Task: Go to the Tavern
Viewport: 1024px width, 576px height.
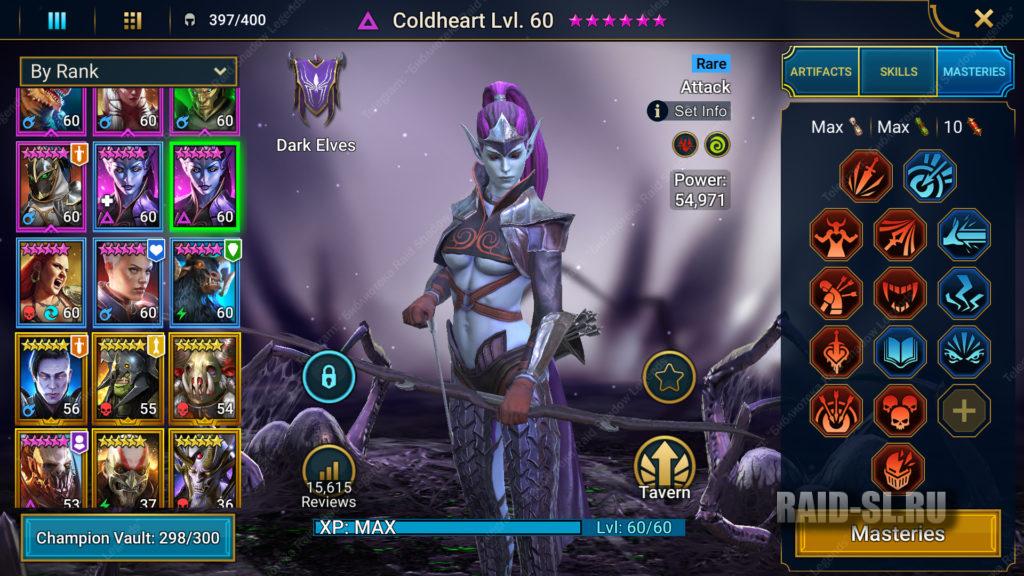Action: pyautogui.click(x=665, y=468)
